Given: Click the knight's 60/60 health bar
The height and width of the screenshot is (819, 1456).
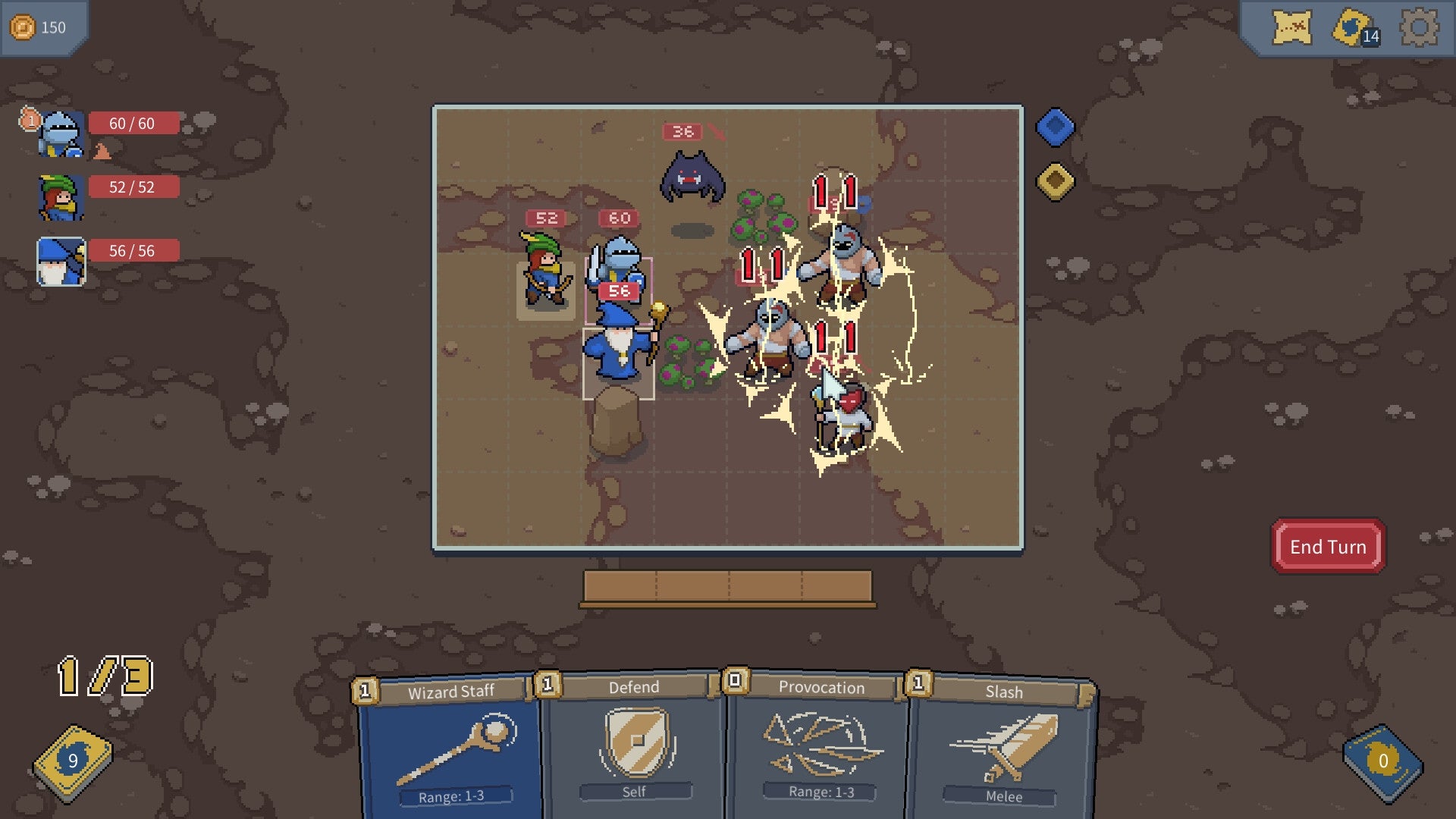Looking at the screenshot, I should tap(133, 123).
